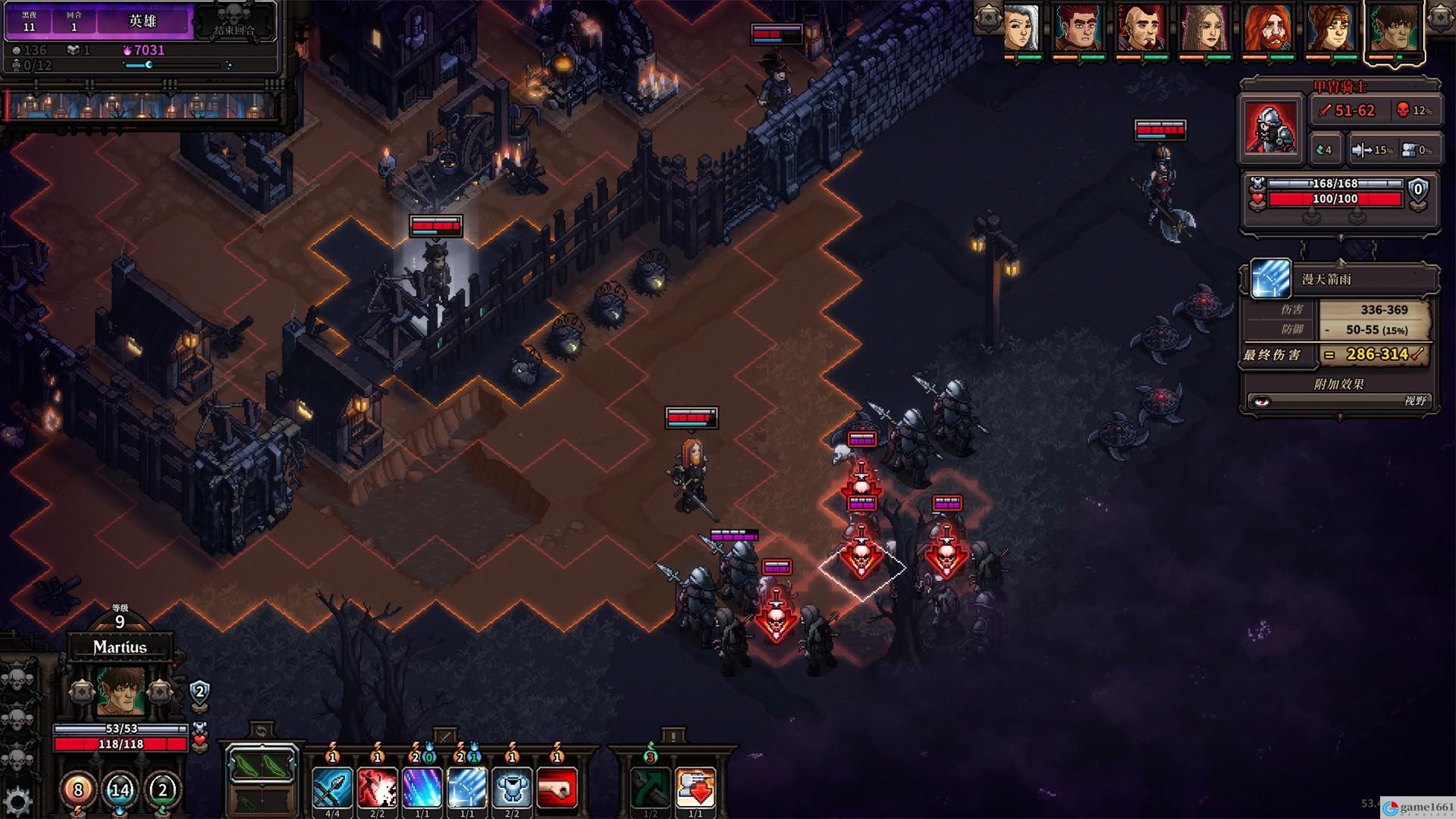Swap weapon set with the cycle button
Viewport: 1456px width, 819px height.
tap(262, 731)
